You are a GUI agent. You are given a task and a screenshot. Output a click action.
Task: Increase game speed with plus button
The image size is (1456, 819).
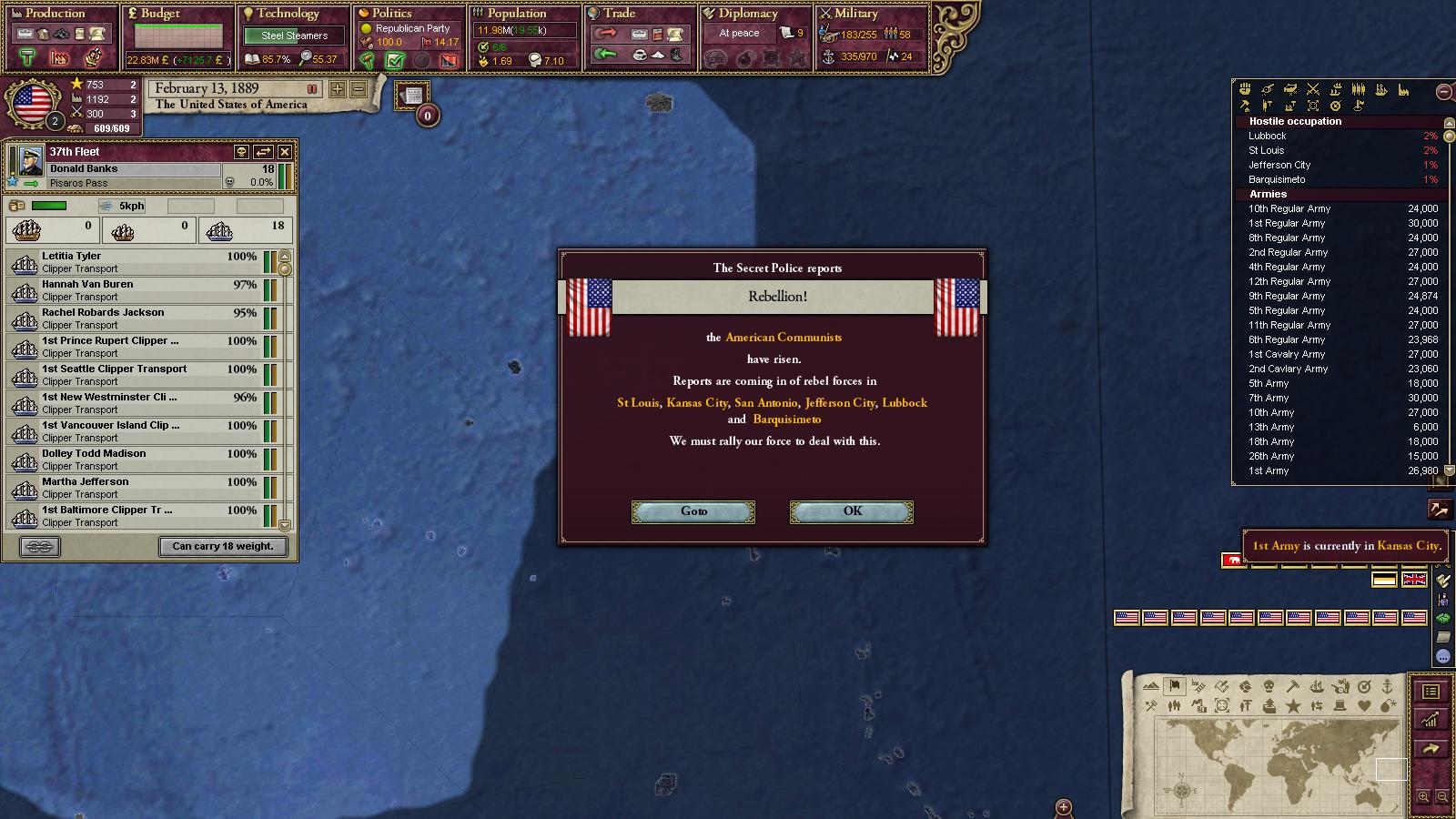click(x=338, y=89)
